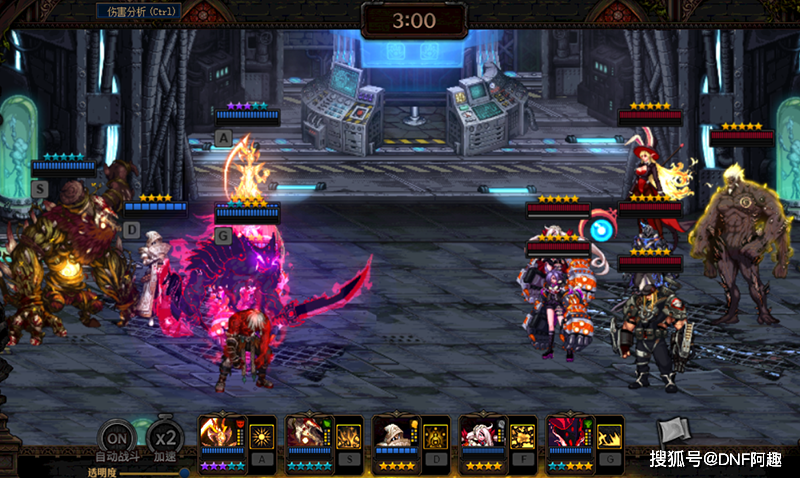This screenshot has height=478, width=800.
Task: Toggle the x2 speed-up button
Action: point(165,438)
